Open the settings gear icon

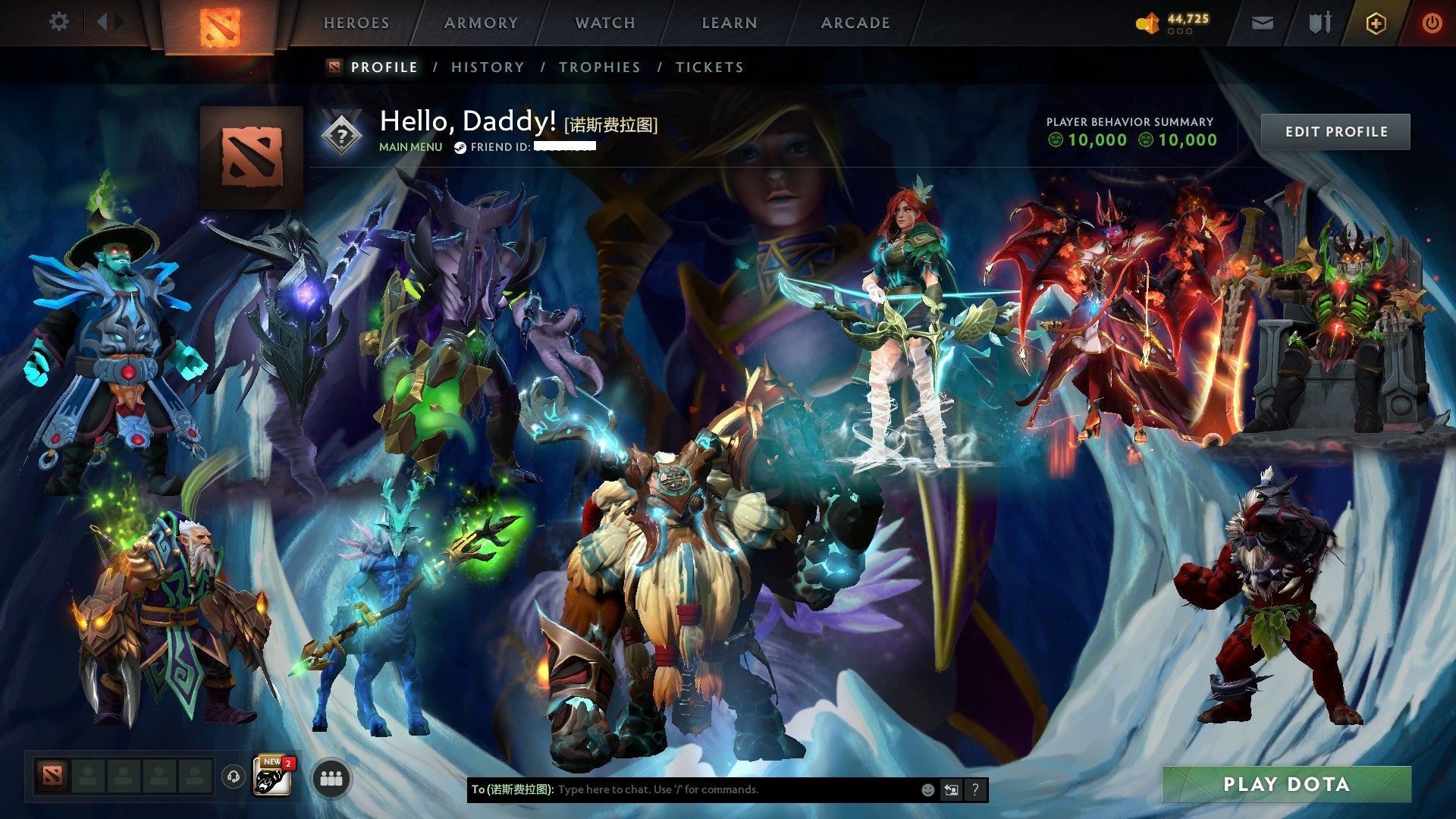[x=58, y=22]
